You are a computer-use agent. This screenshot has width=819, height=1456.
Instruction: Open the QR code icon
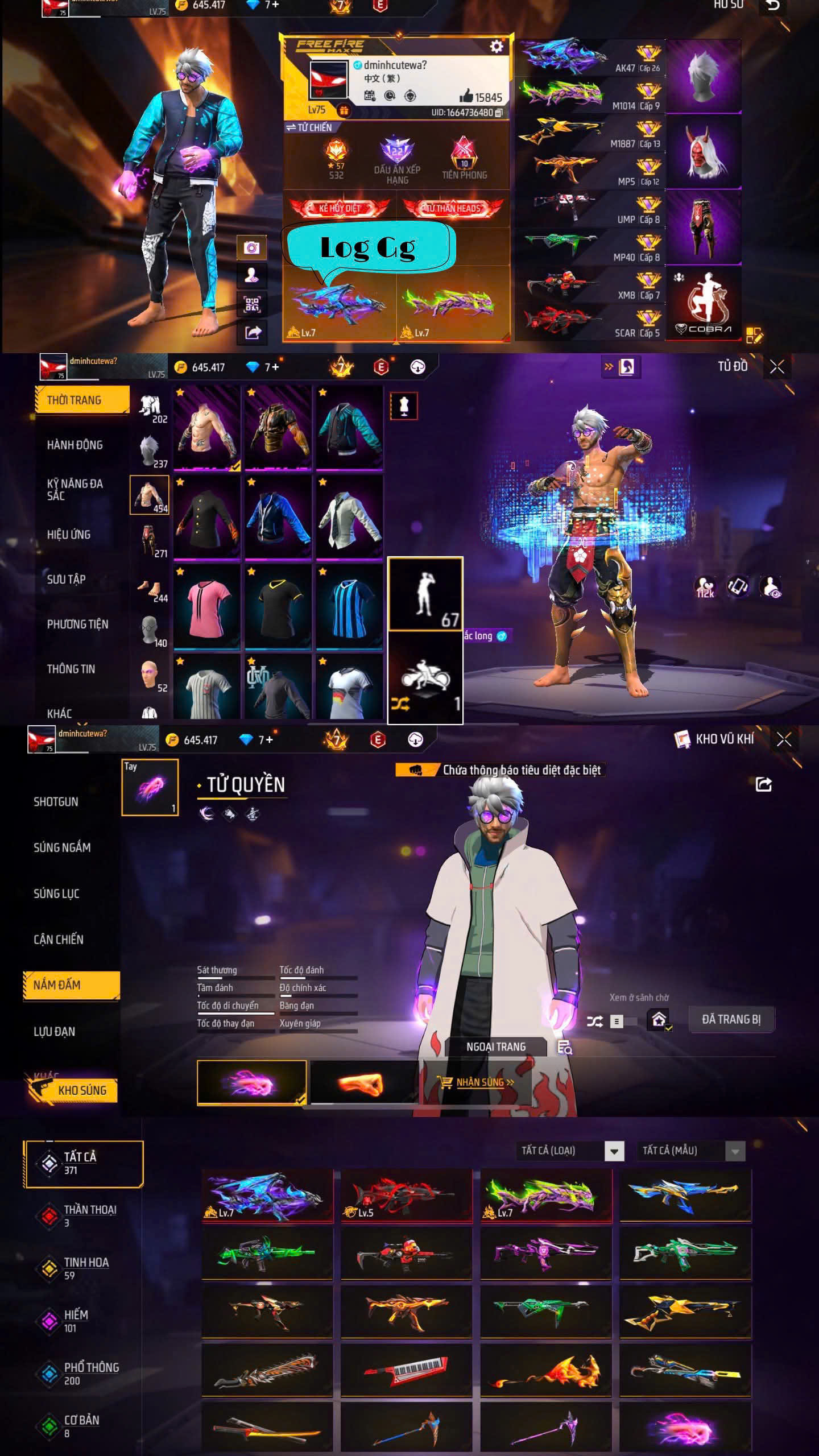pos(251,304)
